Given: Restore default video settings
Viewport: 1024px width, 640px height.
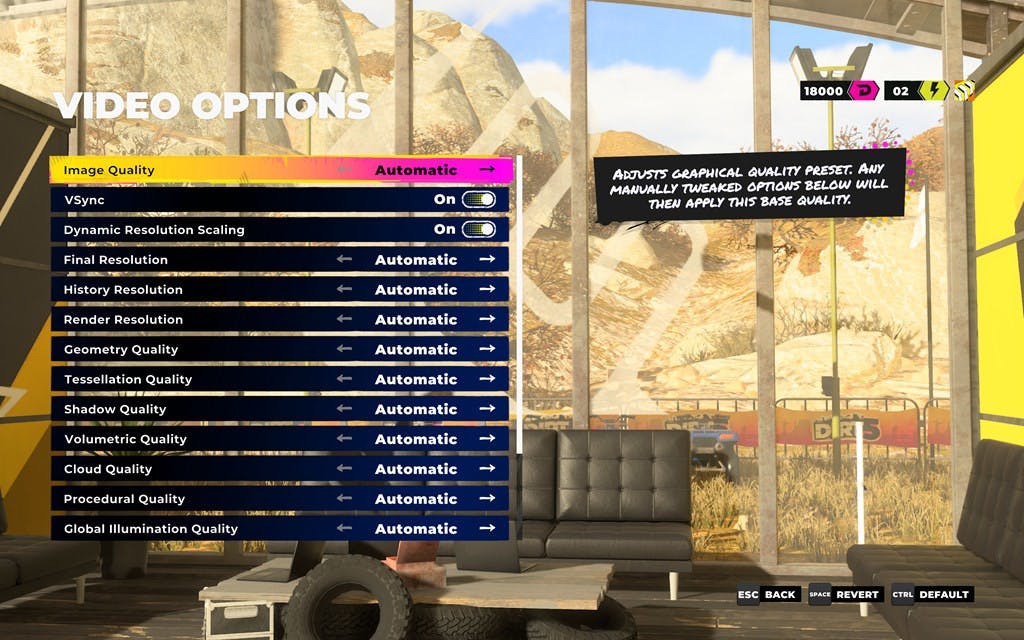Looking at the screenshot, I should click(931, 595).
